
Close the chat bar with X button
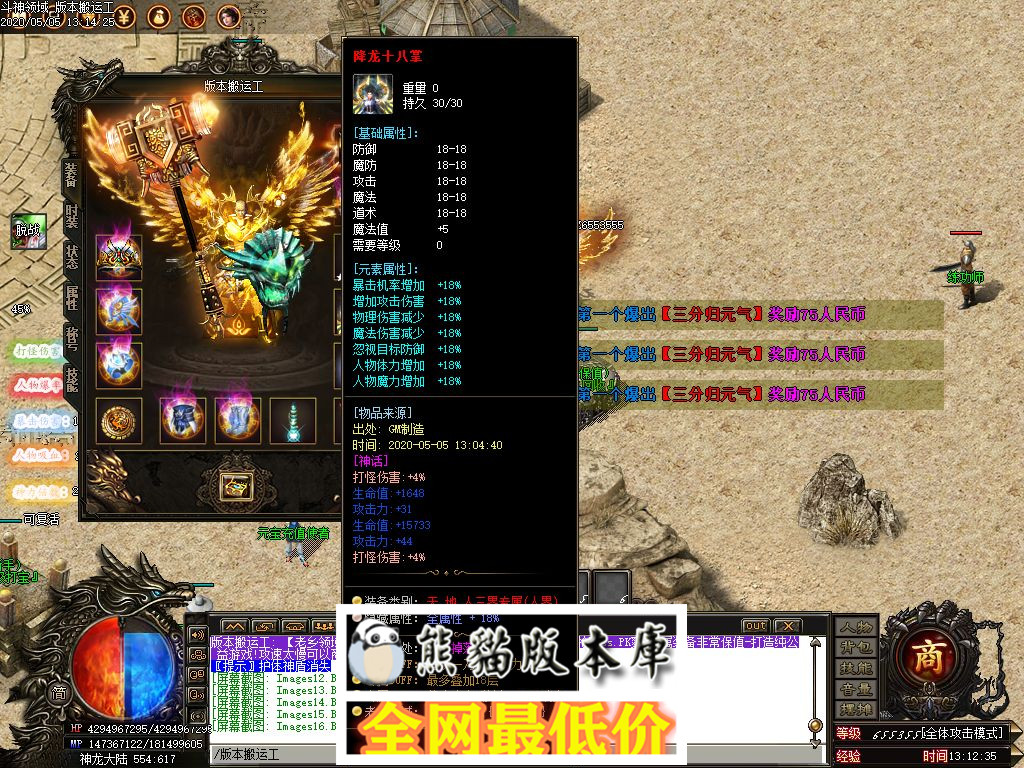787,626
